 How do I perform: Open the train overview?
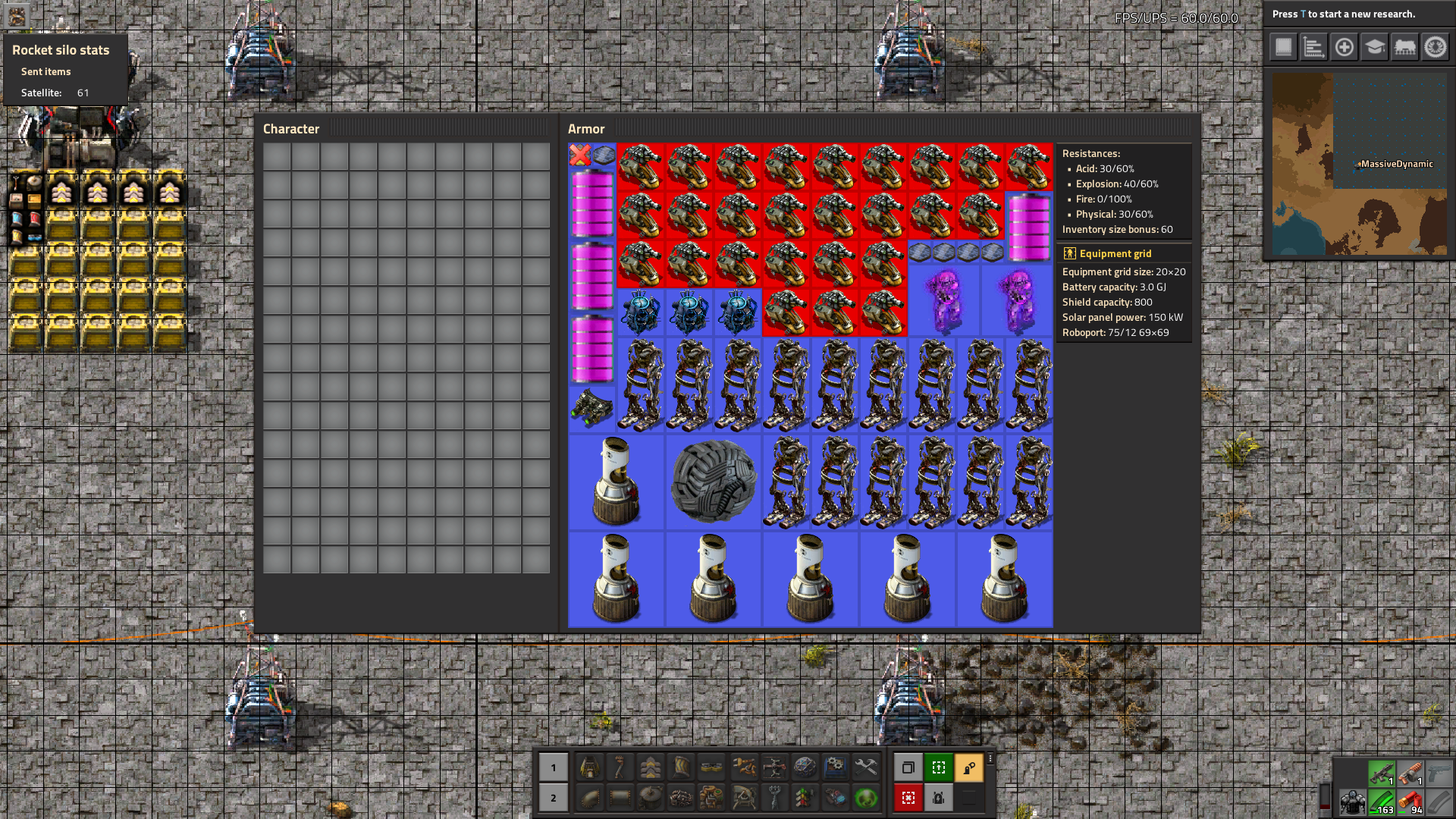point(1404,47)
